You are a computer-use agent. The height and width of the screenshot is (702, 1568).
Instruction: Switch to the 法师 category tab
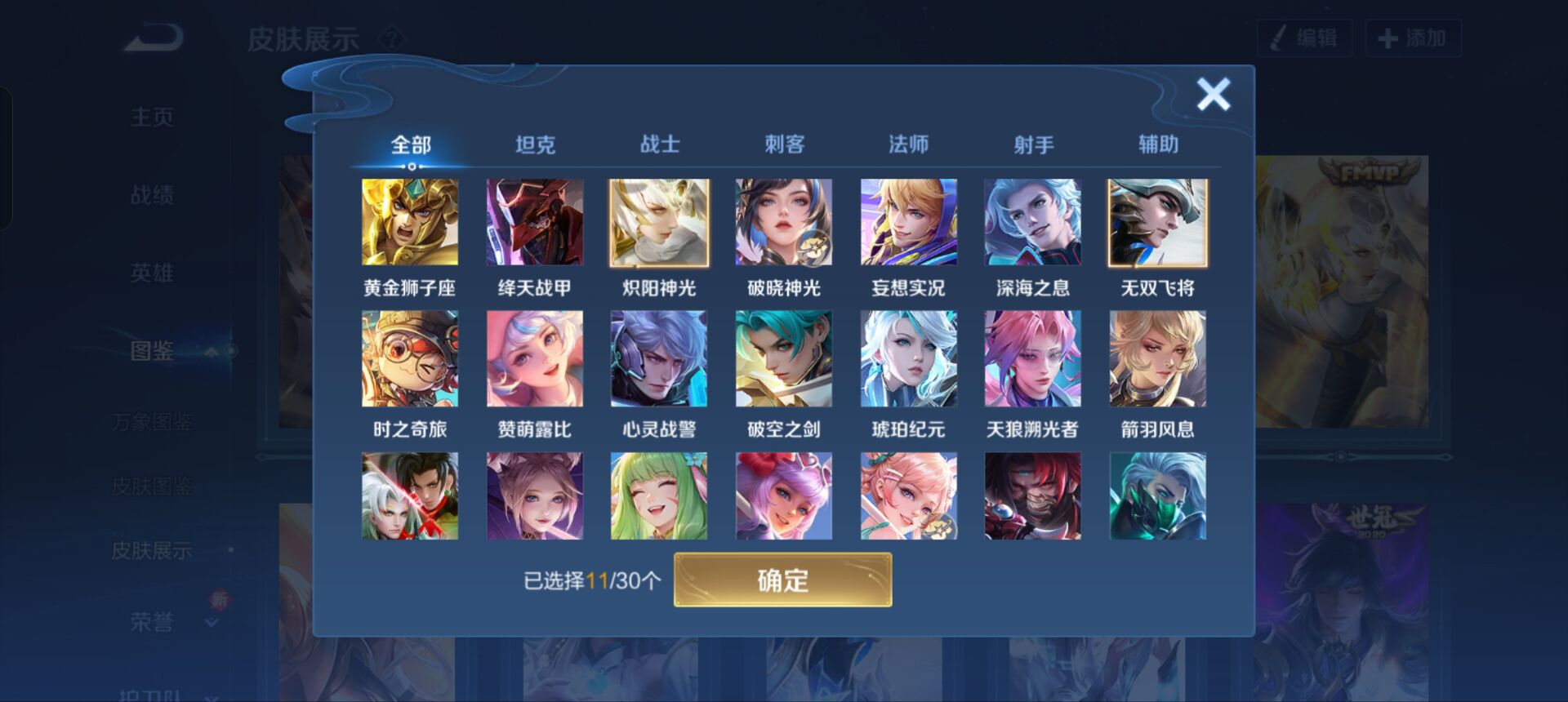tap(909, 143)
